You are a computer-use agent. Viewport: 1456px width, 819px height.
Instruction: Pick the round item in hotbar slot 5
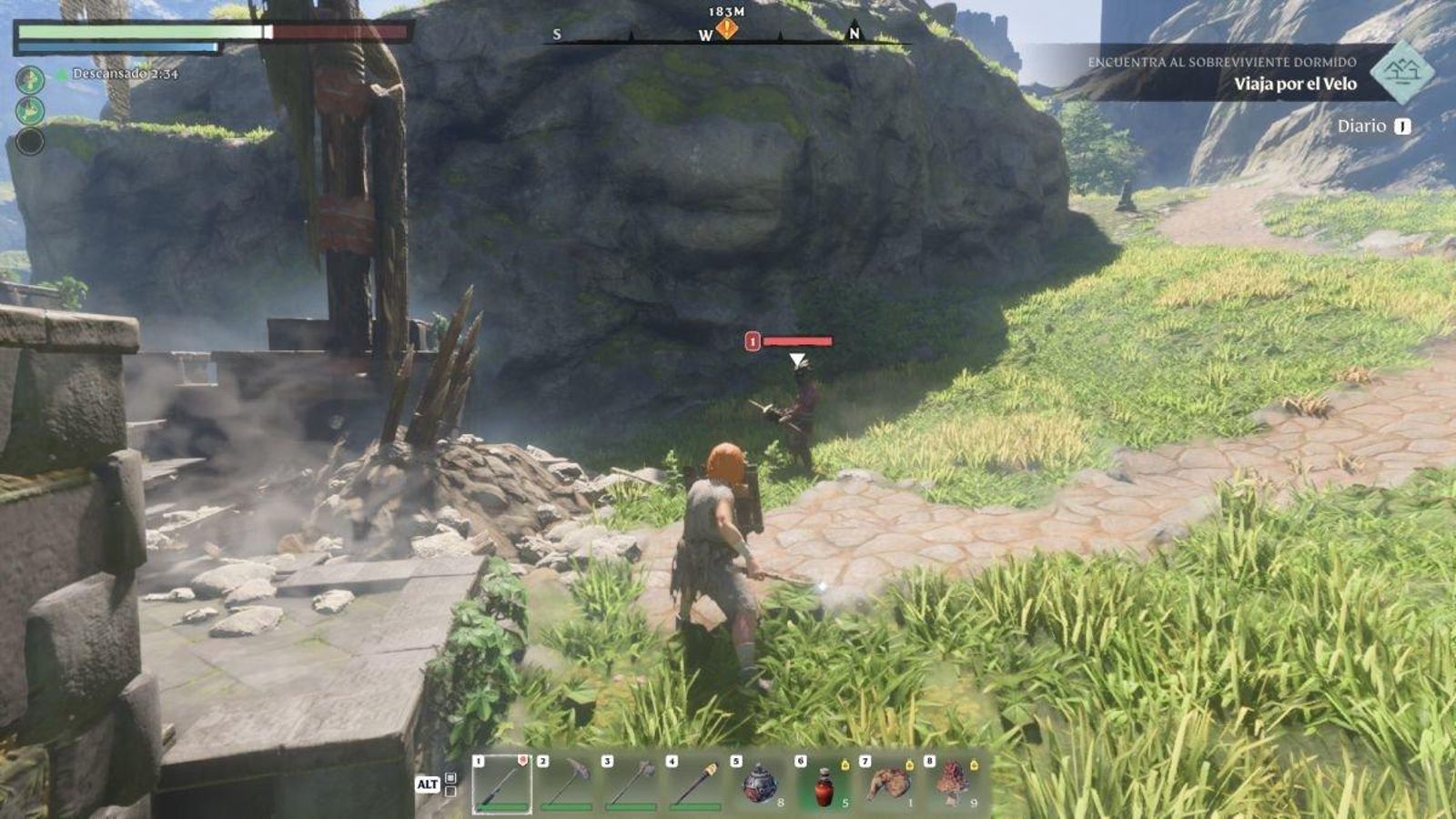[759, 783]
